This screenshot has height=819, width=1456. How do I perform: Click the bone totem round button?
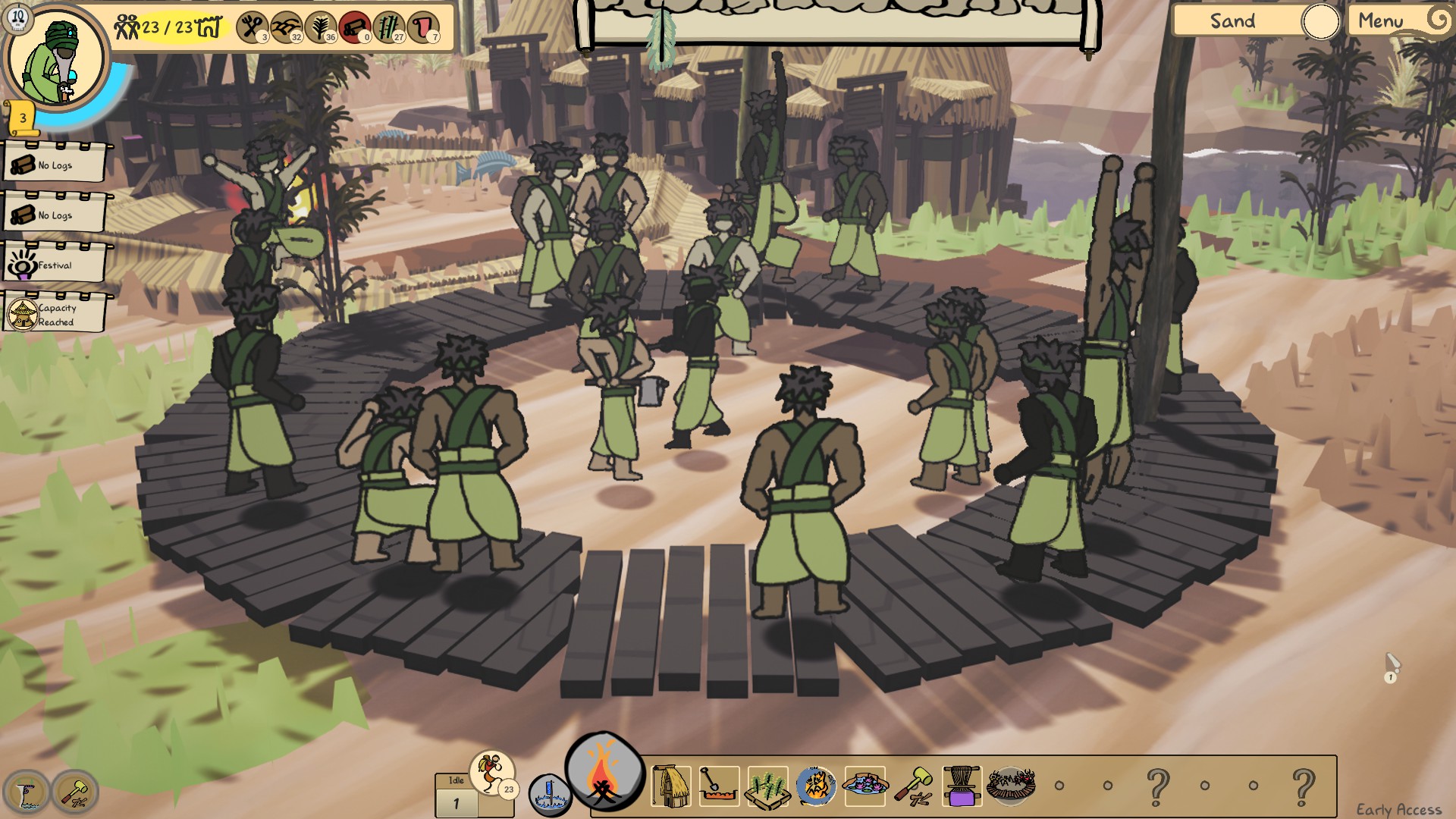point(27,792)
